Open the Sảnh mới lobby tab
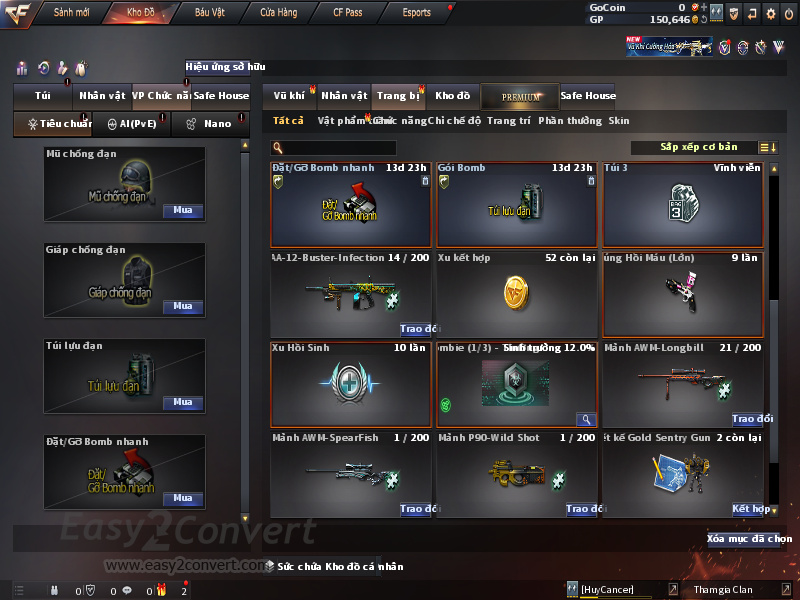The width and height of the screenshot is (800, 600). pyautogui.click(x=71, y=13)
